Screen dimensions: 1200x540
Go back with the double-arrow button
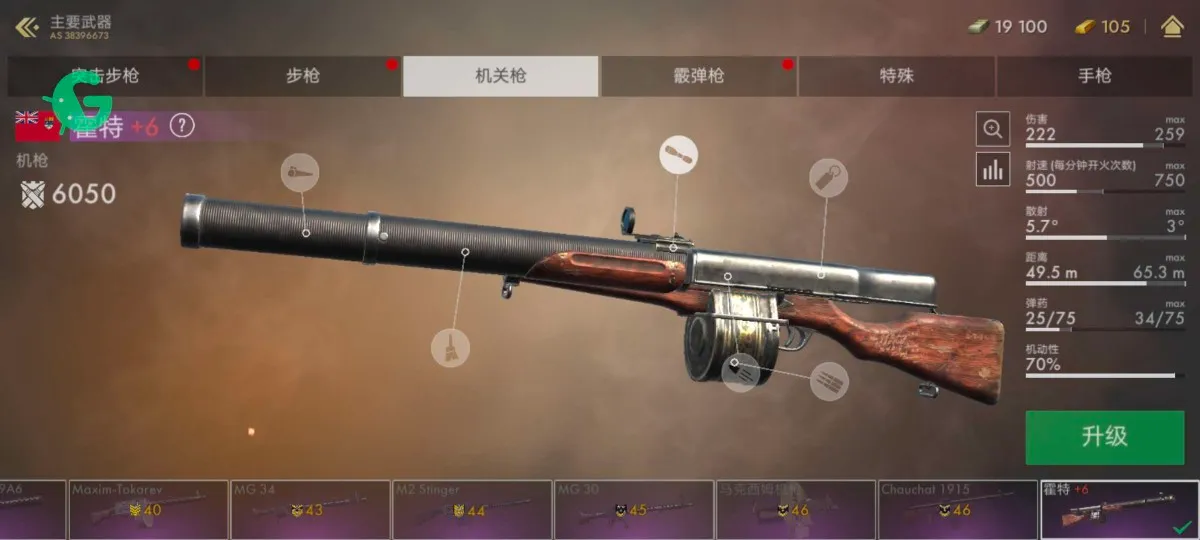point(26,27)
